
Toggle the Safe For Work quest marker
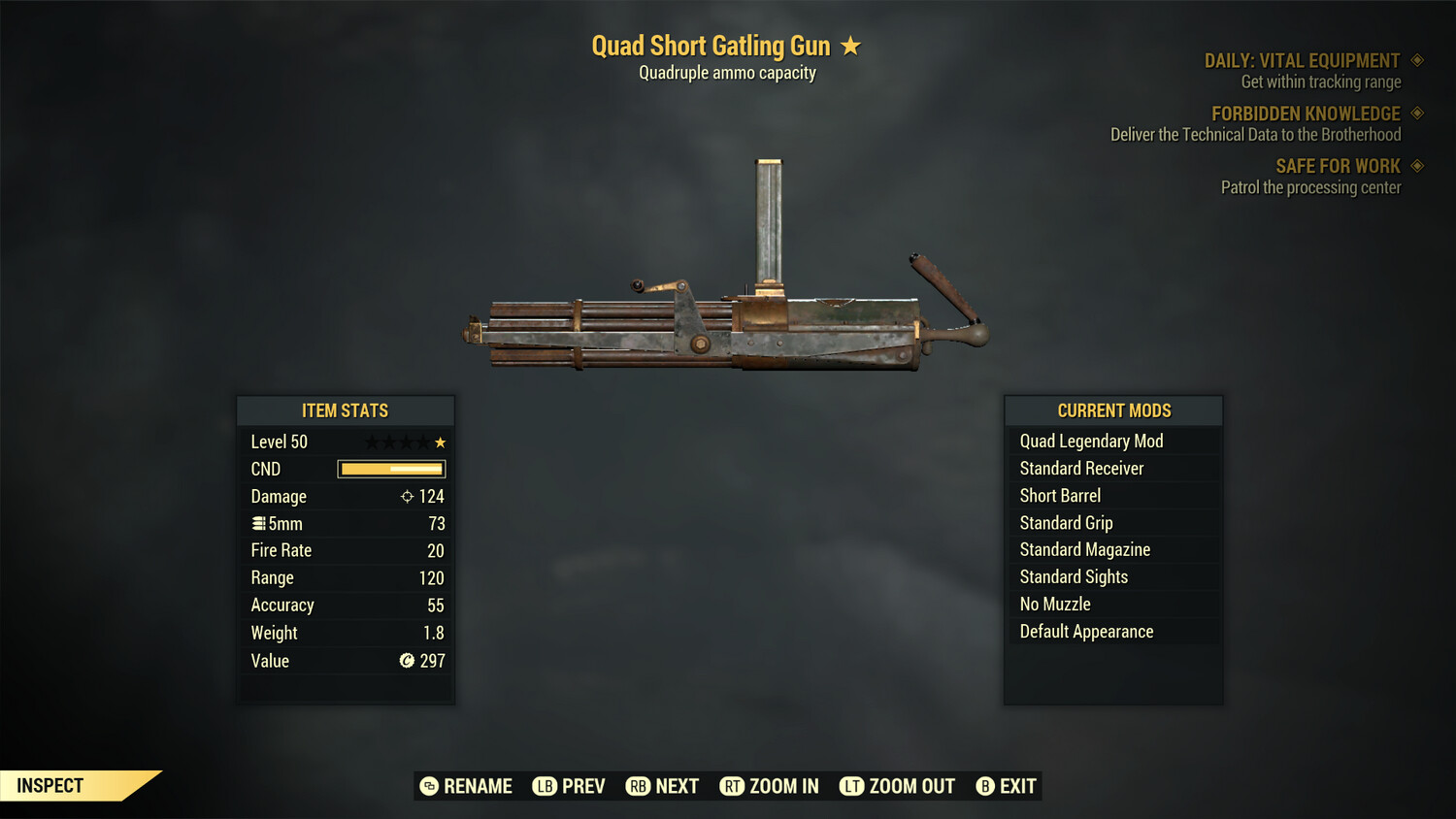click(1419, 165)
